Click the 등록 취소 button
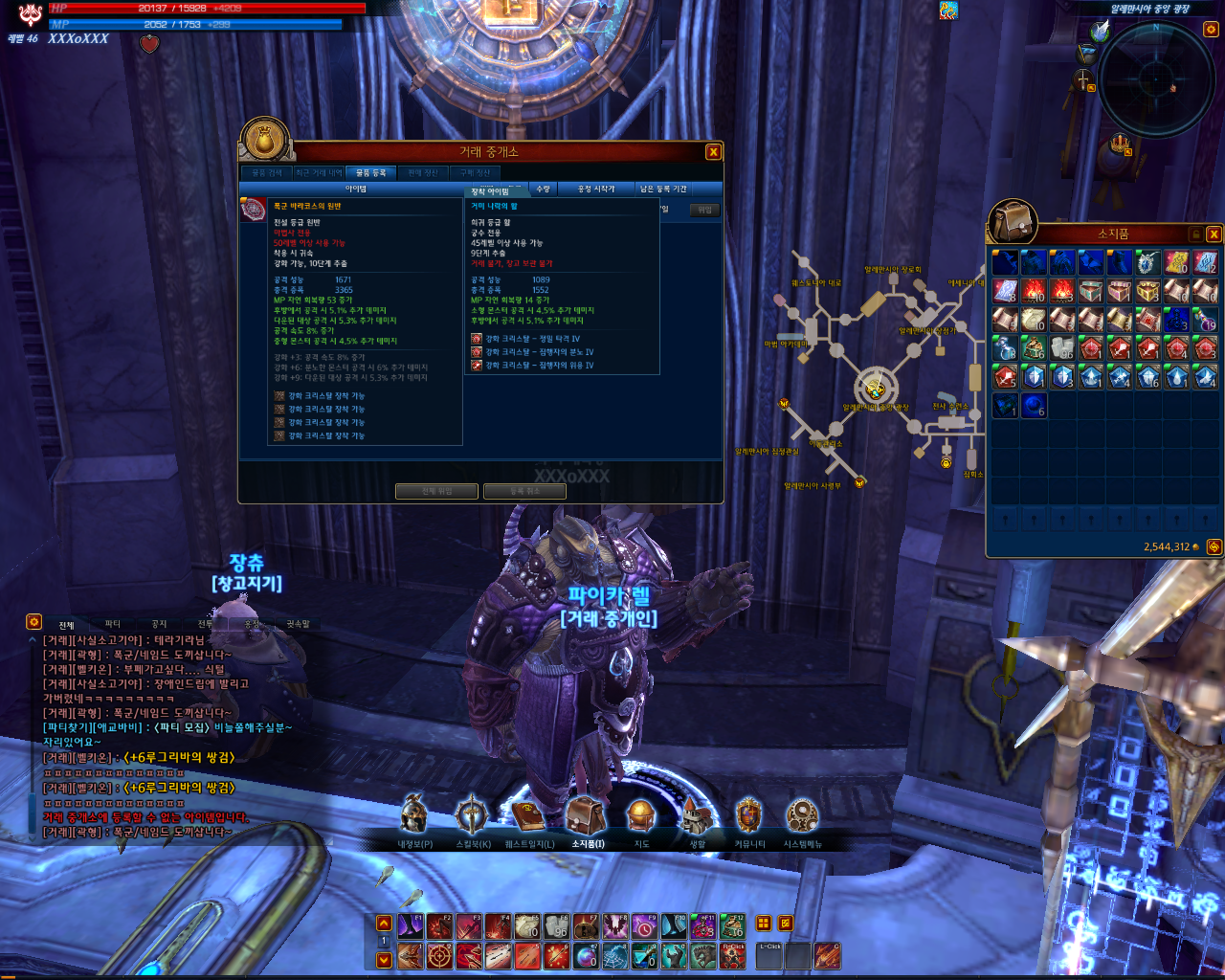This screenshot has width=1225, height=980. tap(524, 491)
